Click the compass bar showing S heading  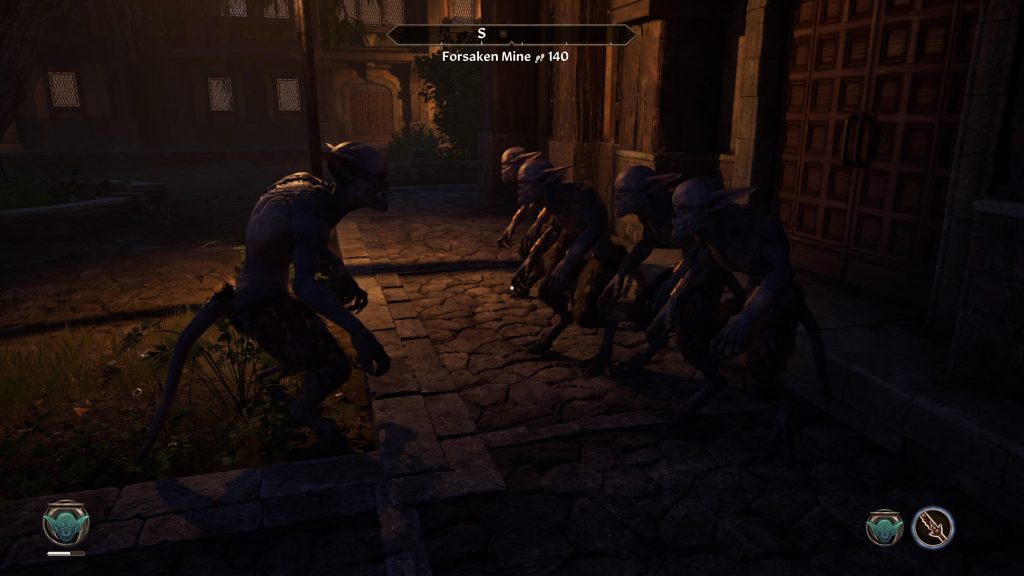coord(511,34)
